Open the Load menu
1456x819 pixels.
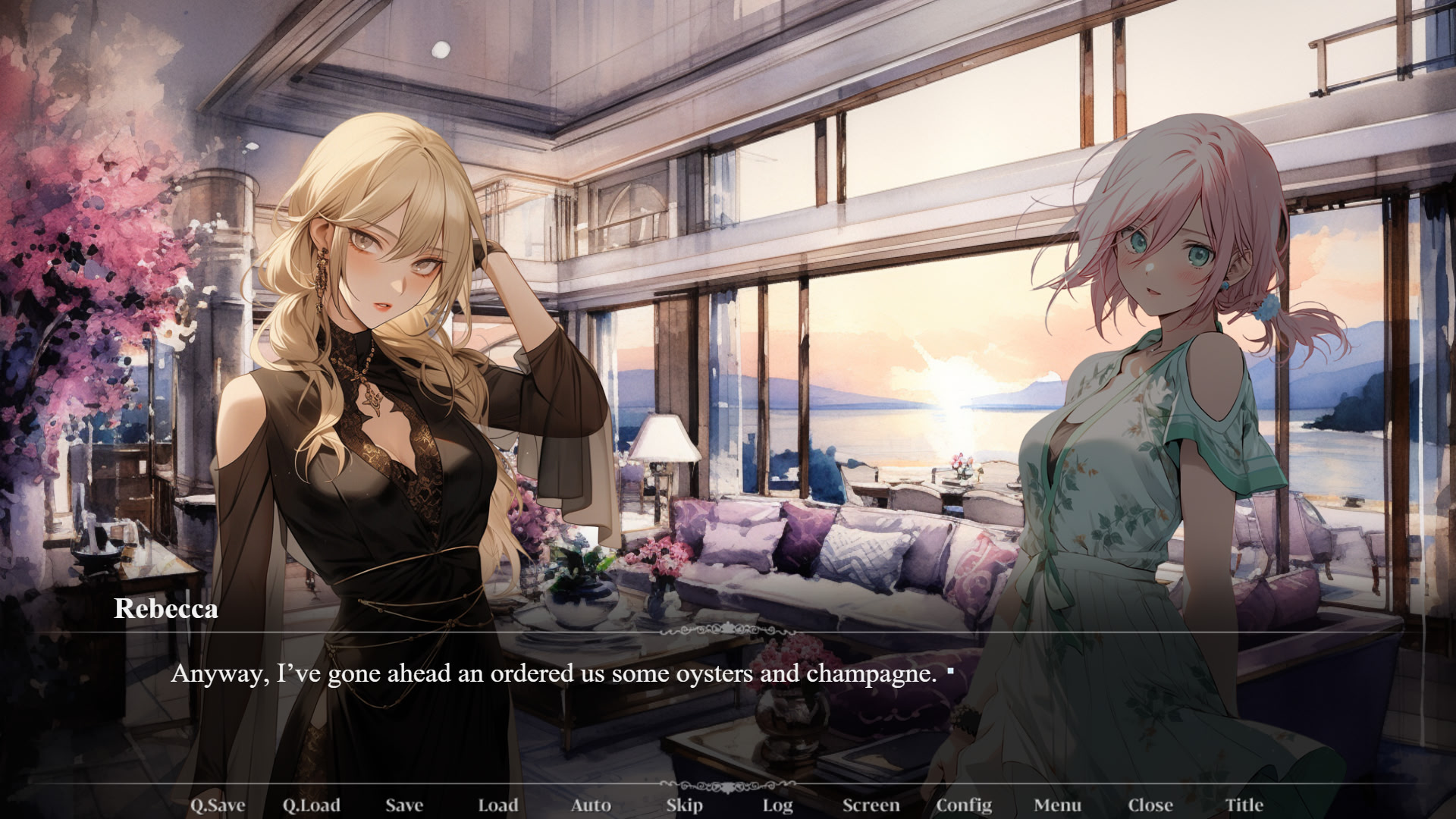click(x=497, y=805)
